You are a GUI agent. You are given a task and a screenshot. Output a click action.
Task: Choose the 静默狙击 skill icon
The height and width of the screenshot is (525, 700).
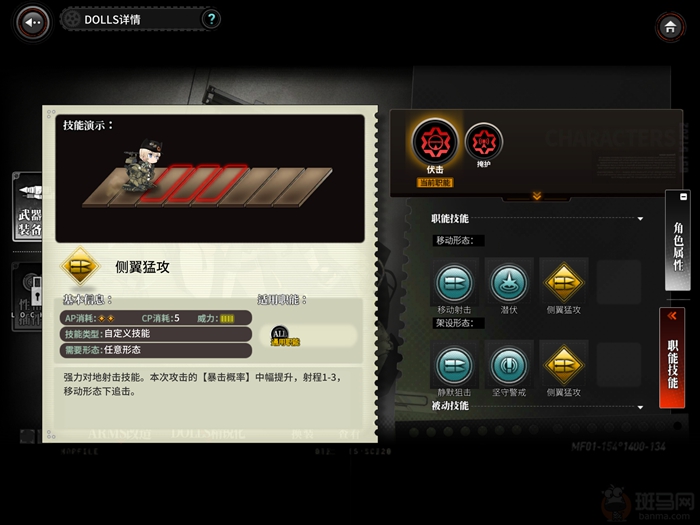pyautogui.click(x=453, y=365)
